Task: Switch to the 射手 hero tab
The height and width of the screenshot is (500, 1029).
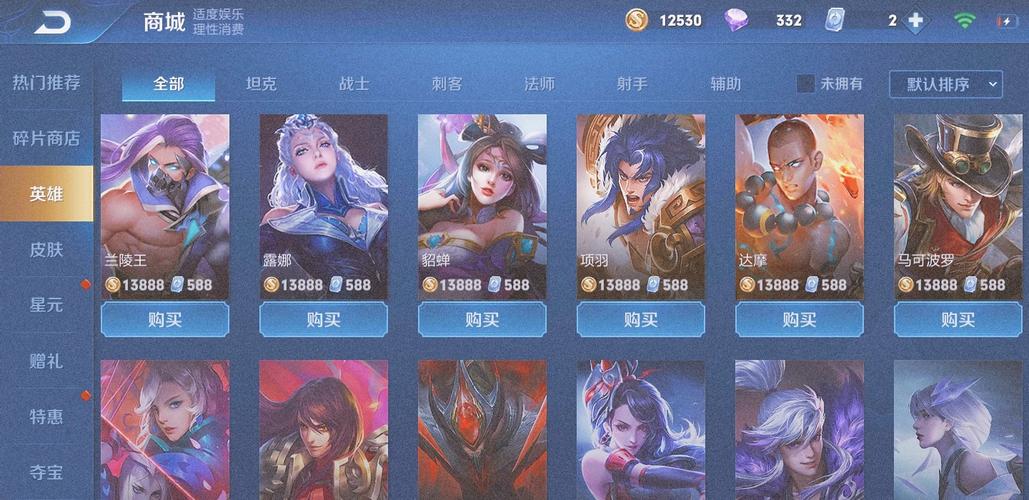Action: pos(633,84)
